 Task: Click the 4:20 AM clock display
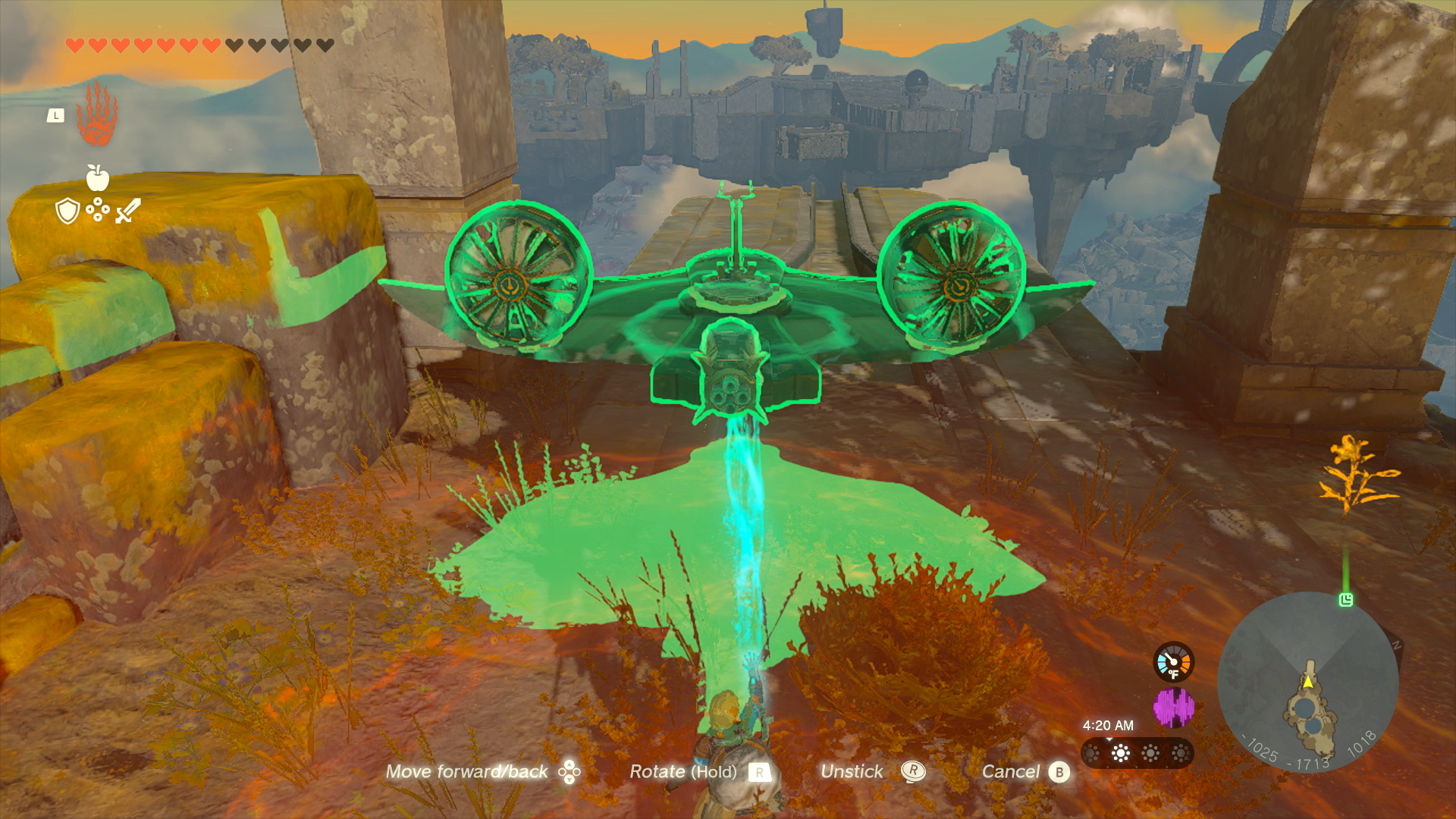pos(1108,725)
